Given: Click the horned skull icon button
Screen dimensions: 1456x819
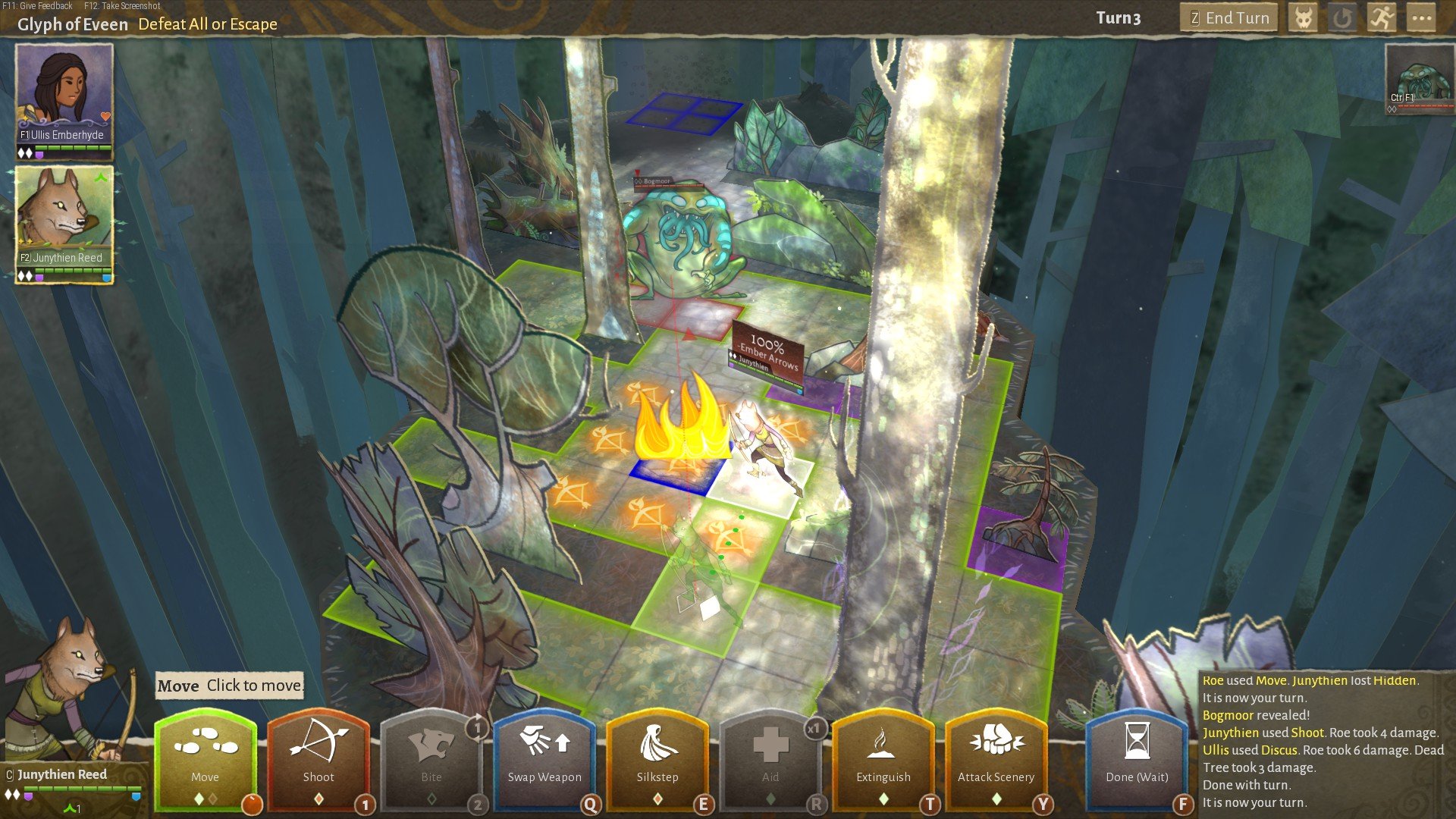Looking at the screenshot, I should pyautogui.click(x=1303, y=18).
